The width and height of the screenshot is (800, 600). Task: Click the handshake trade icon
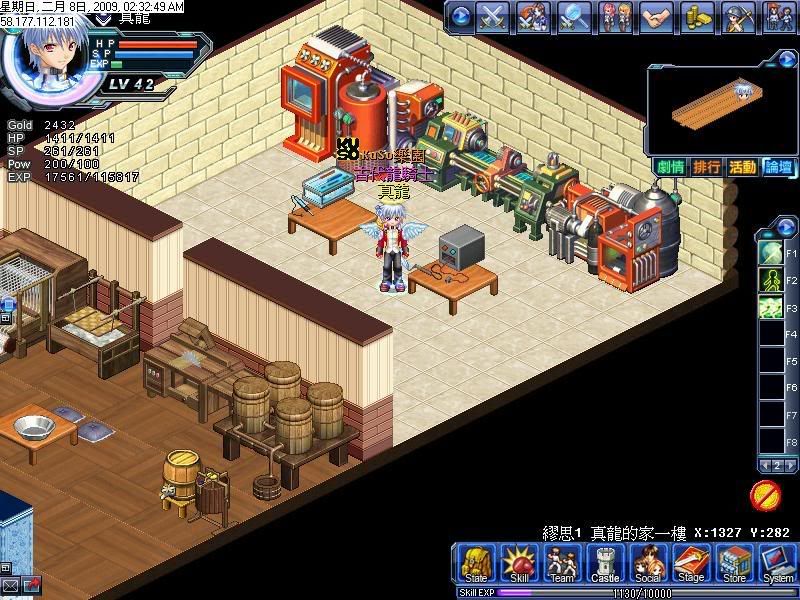pyautogui.click(x=655, y=16)
